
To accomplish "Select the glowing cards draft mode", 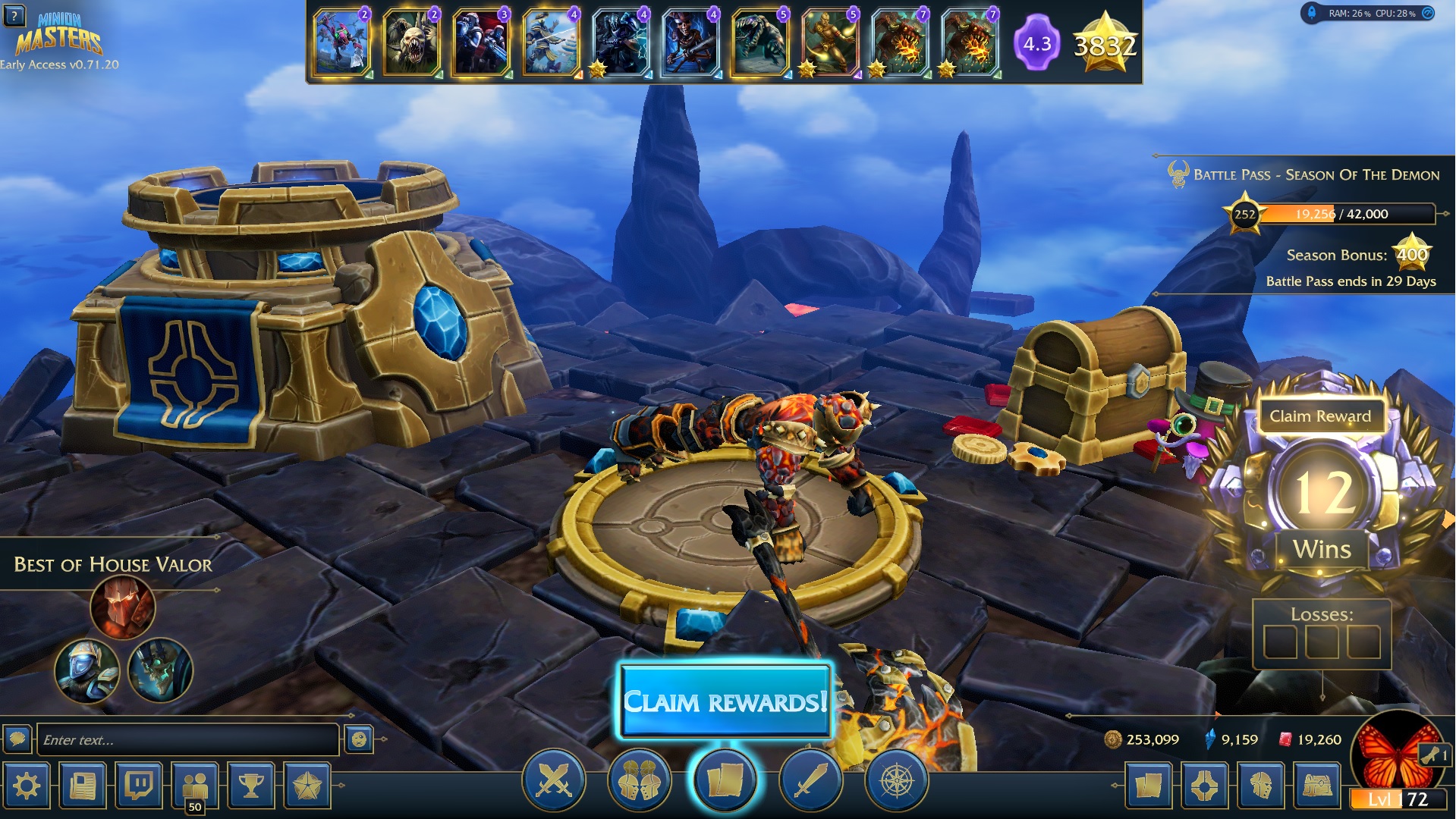I will click(725, 780).
